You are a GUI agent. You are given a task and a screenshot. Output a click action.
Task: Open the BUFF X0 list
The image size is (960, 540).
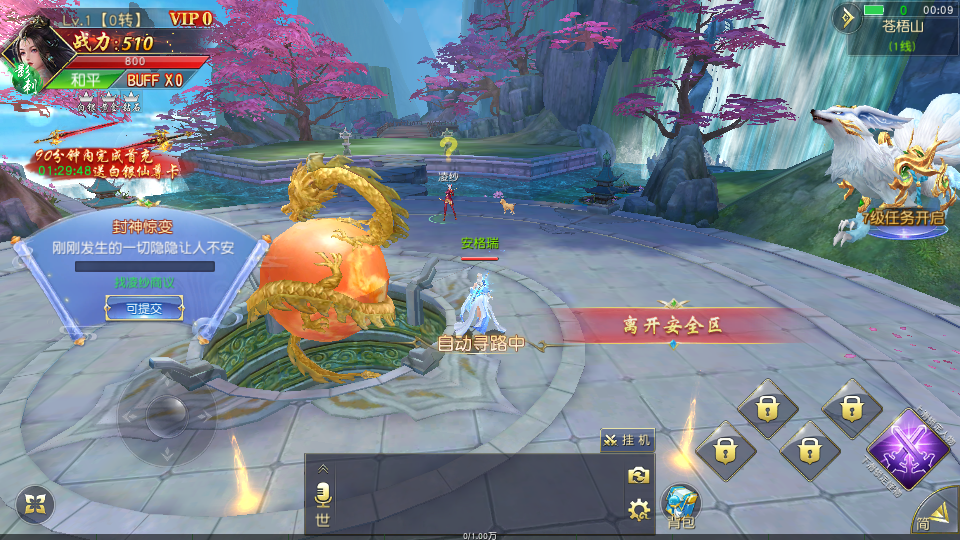coord(154,80)
